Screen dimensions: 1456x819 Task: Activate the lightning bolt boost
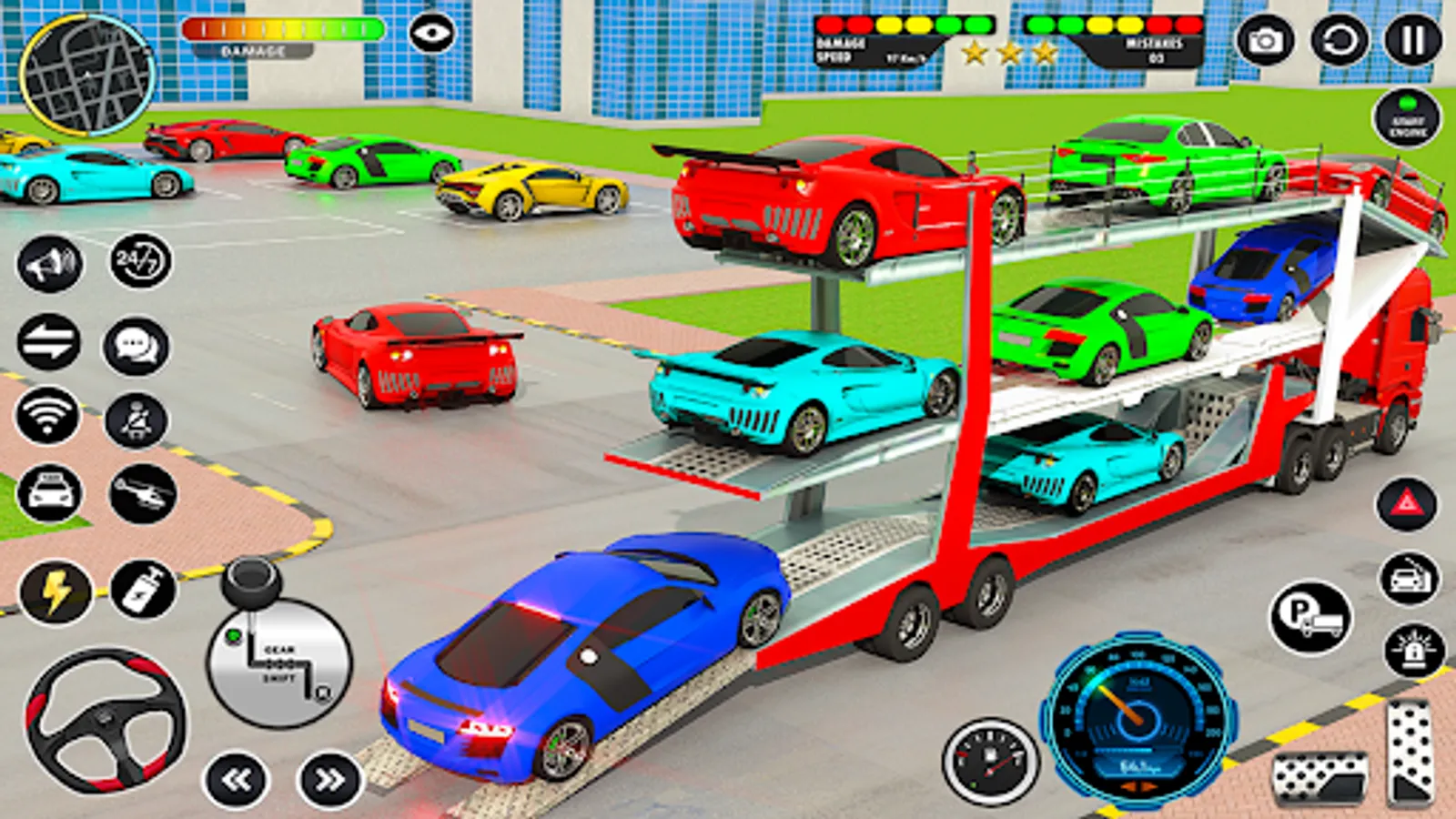click(x=56, y=591)
